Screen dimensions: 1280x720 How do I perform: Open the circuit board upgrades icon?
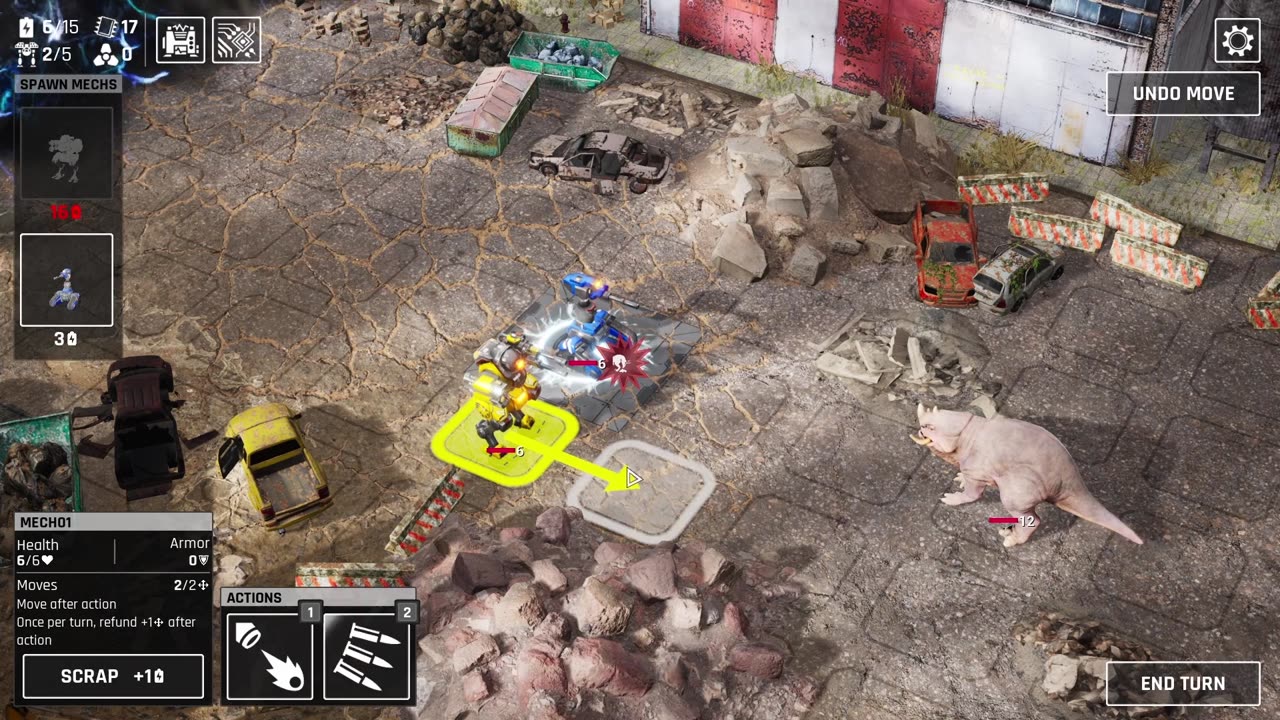[x=237, y=40]
